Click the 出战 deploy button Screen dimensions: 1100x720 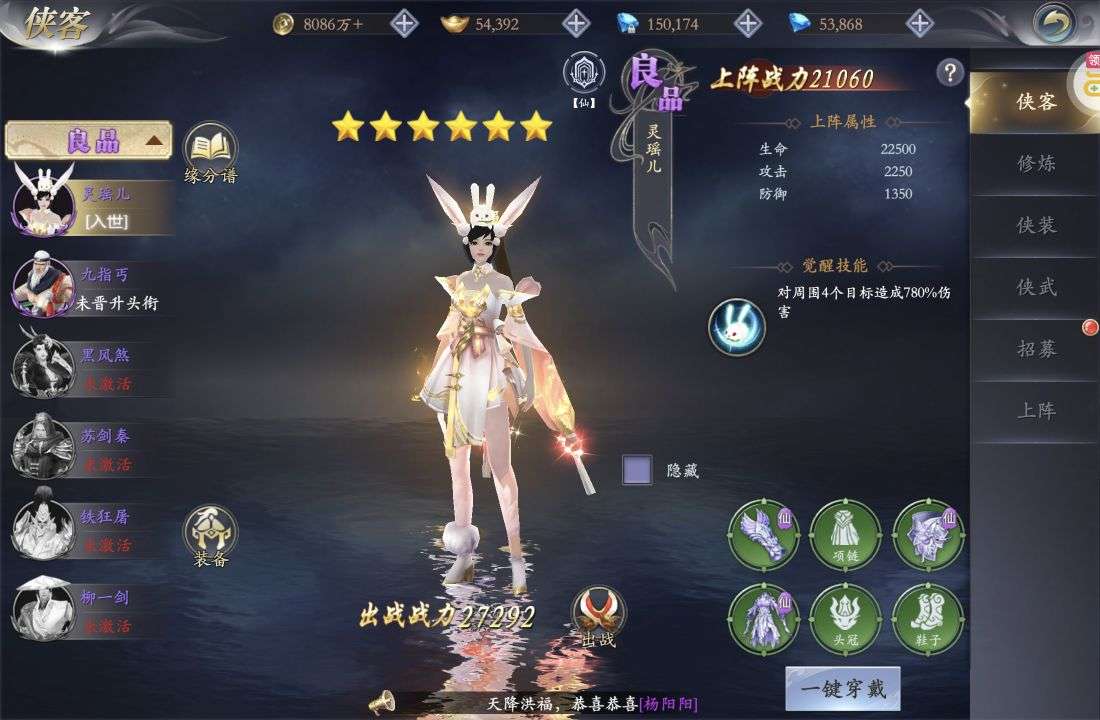[x=598, y=616]
